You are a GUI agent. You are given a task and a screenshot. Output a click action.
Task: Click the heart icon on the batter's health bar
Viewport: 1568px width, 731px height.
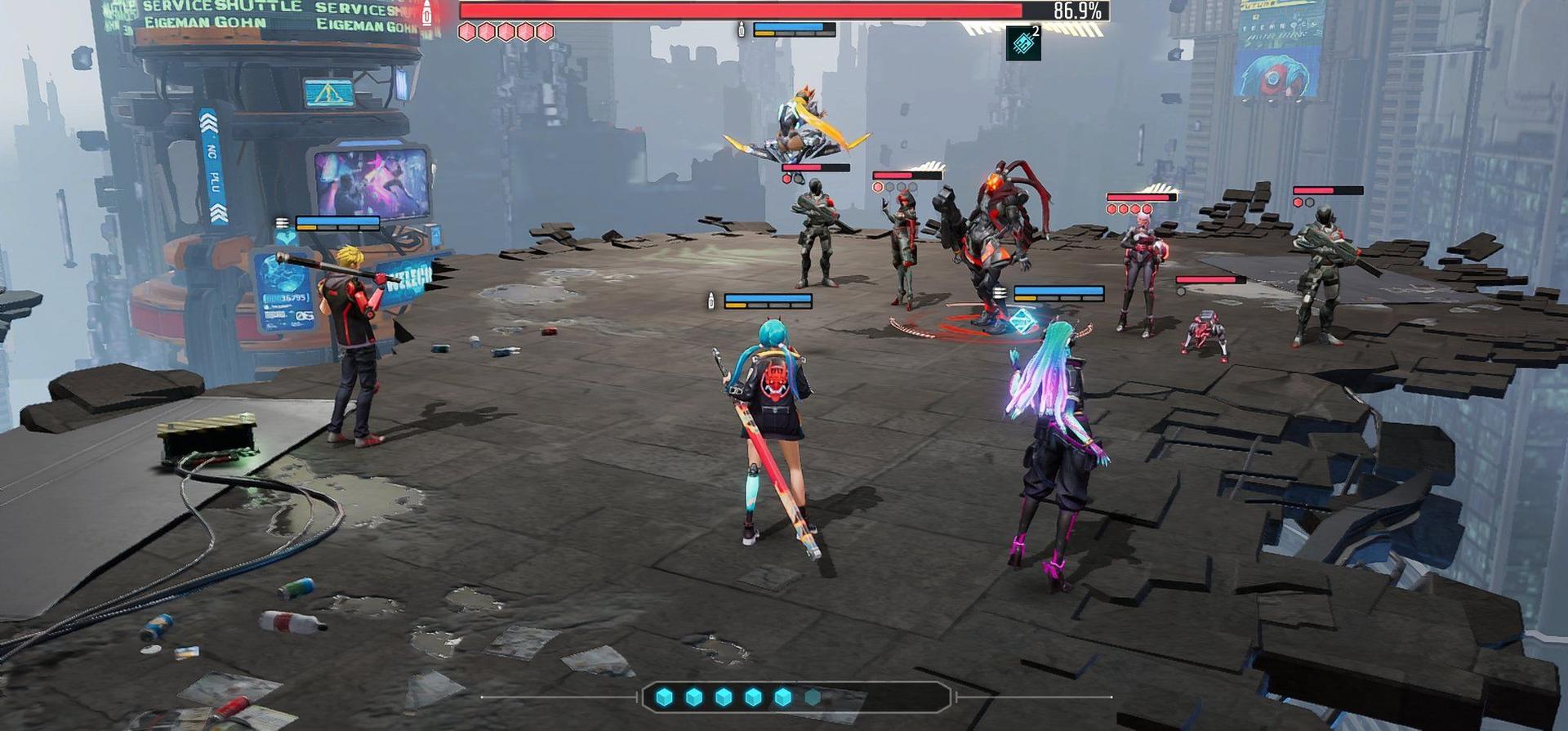(x=287, y=238)
